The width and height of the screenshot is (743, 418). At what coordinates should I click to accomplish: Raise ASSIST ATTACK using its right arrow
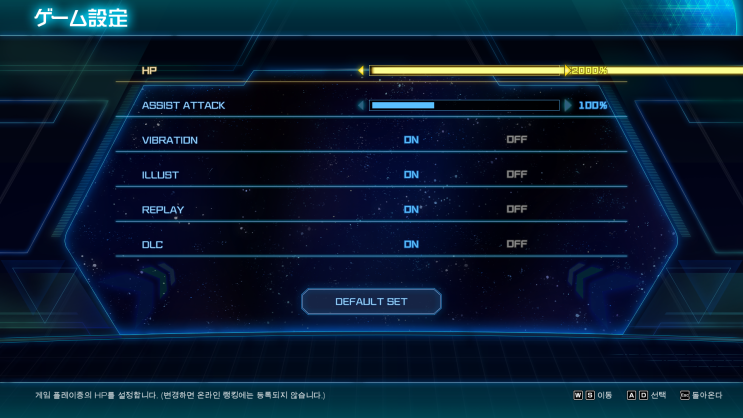(568, 105)
